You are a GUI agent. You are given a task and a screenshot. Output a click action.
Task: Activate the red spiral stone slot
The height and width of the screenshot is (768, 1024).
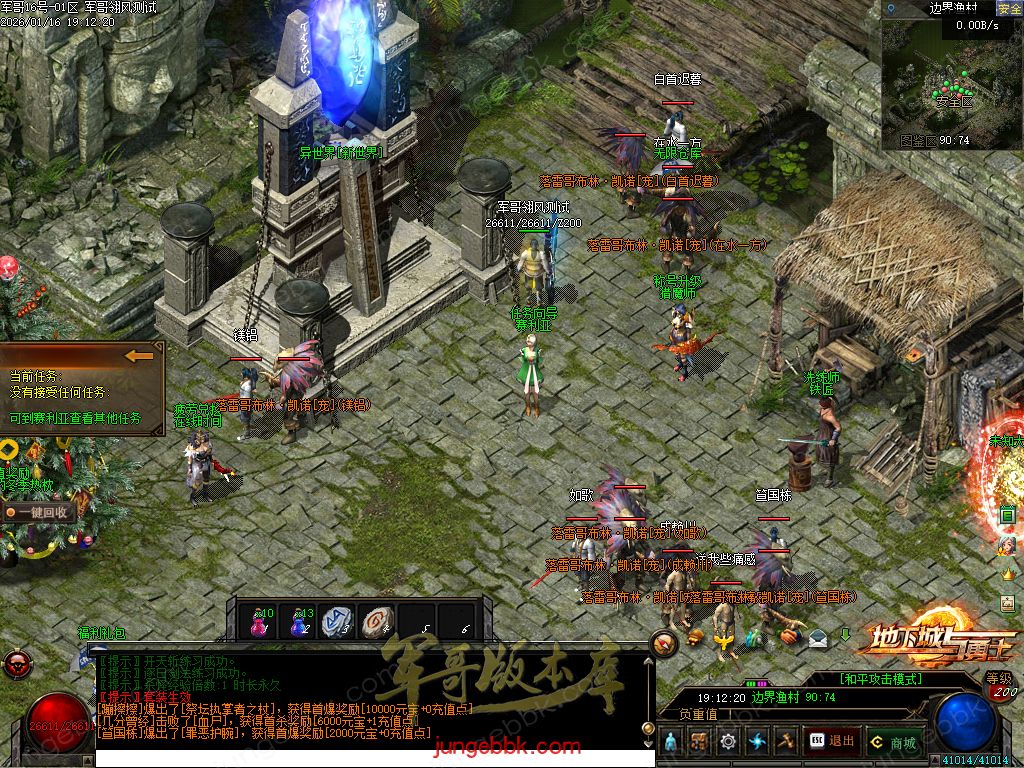[x=378, y=622]
